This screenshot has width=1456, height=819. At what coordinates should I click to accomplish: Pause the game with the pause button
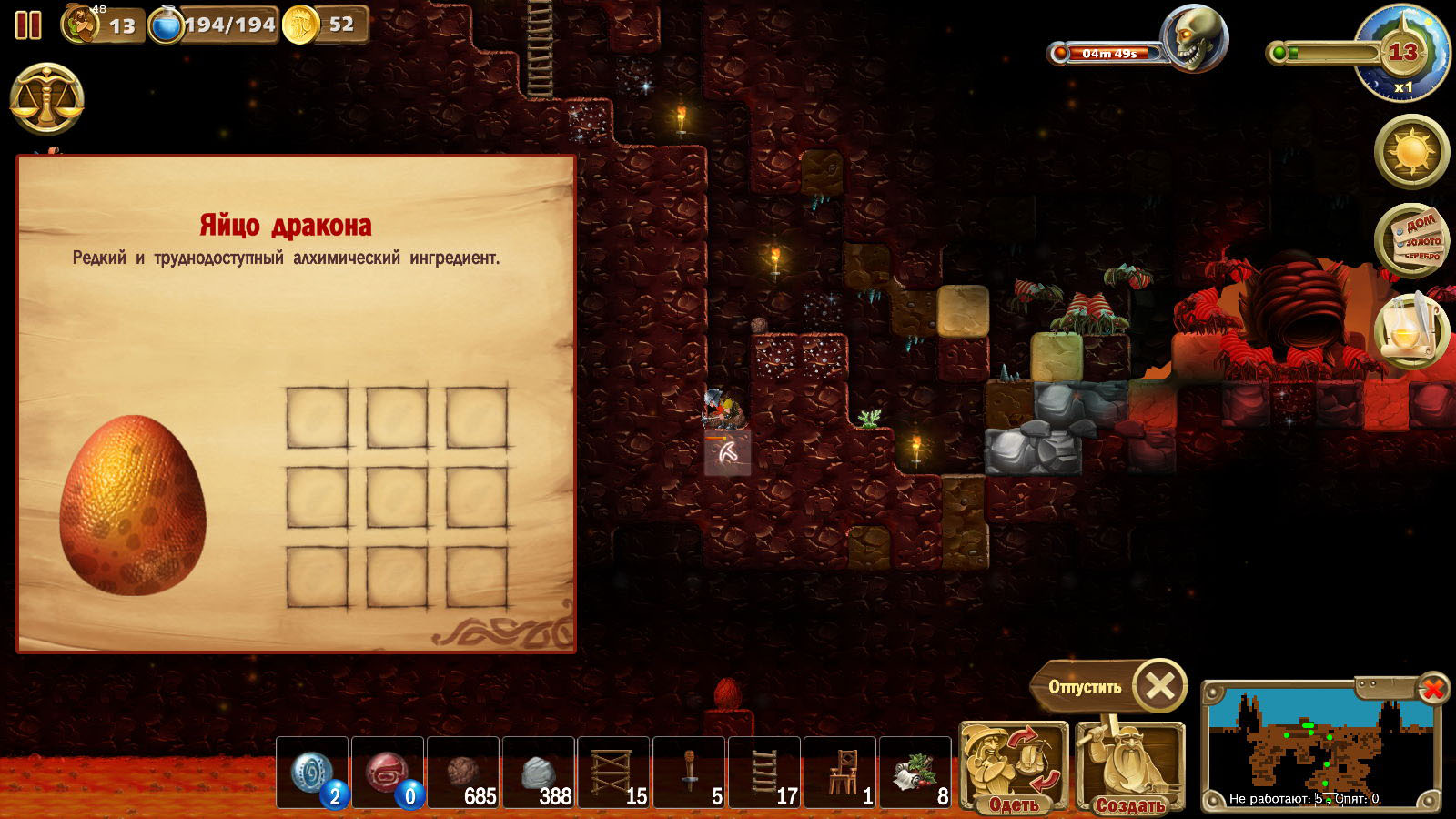coord(28,25)
